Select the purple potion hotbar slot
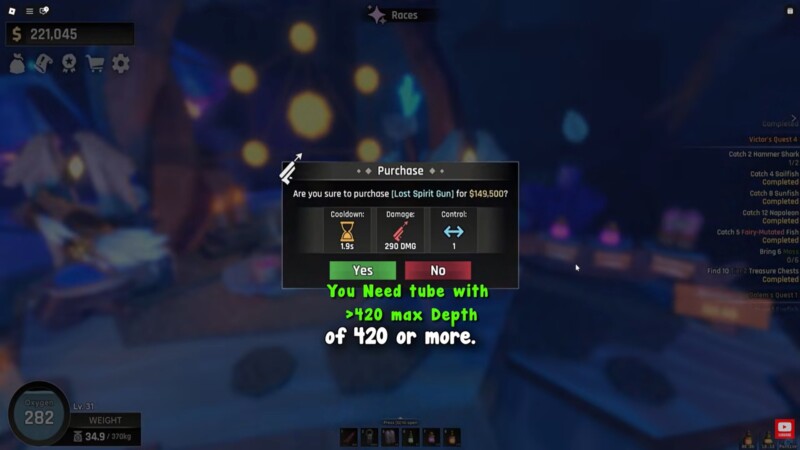The height and width of the screenshot is (450, 800). click(432, 437)
